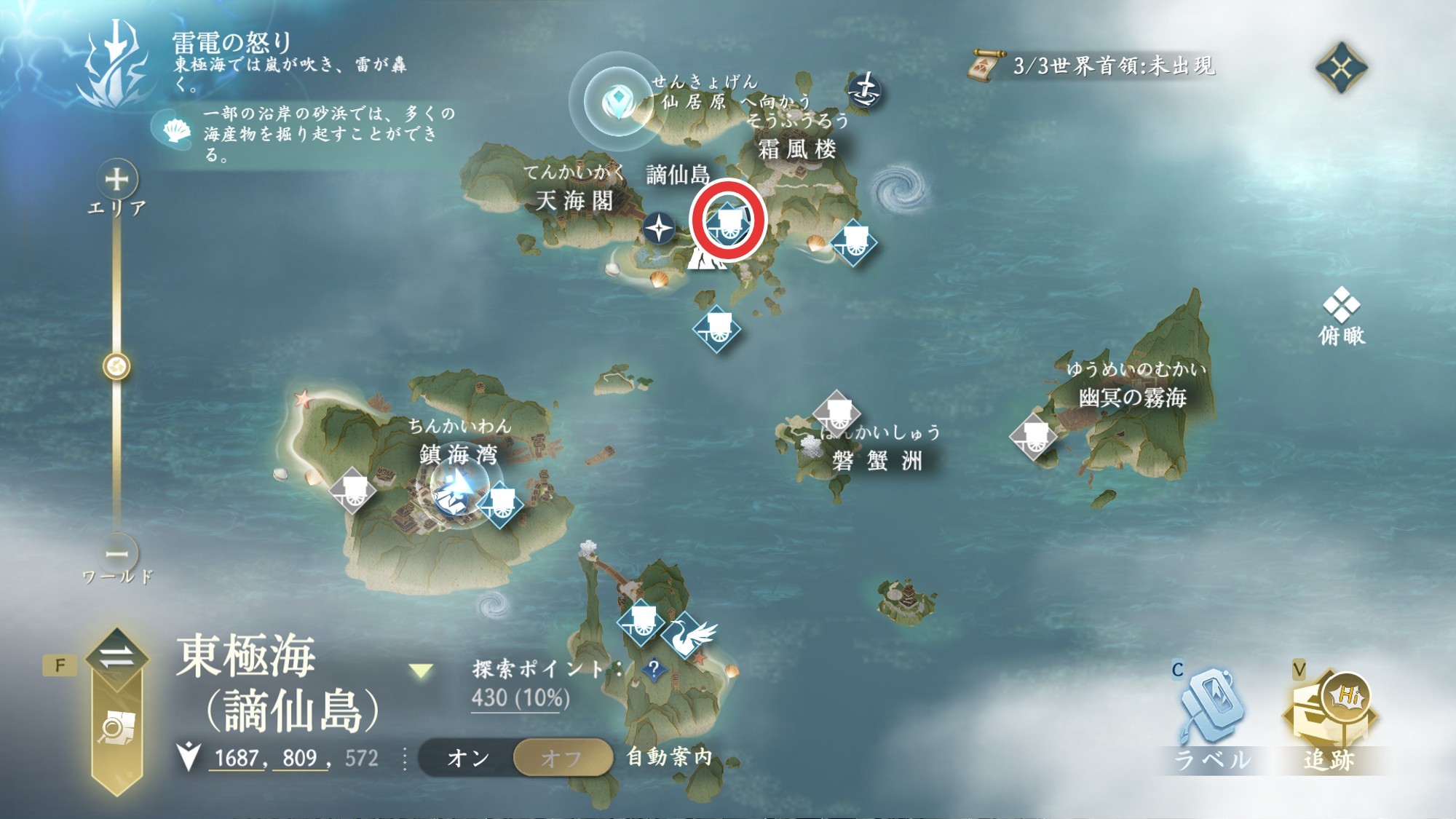Select the crane marker on southern island
This screenshot has width=1456, height=819.
click(x=687, y=636)
